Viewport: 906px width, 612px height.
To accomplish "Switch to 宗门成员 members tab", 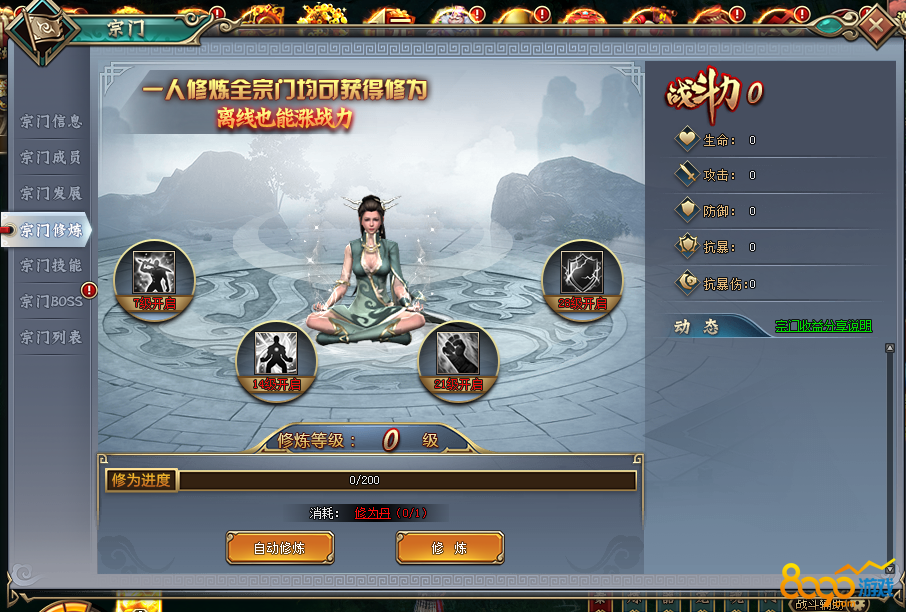I will coord(51,158).
